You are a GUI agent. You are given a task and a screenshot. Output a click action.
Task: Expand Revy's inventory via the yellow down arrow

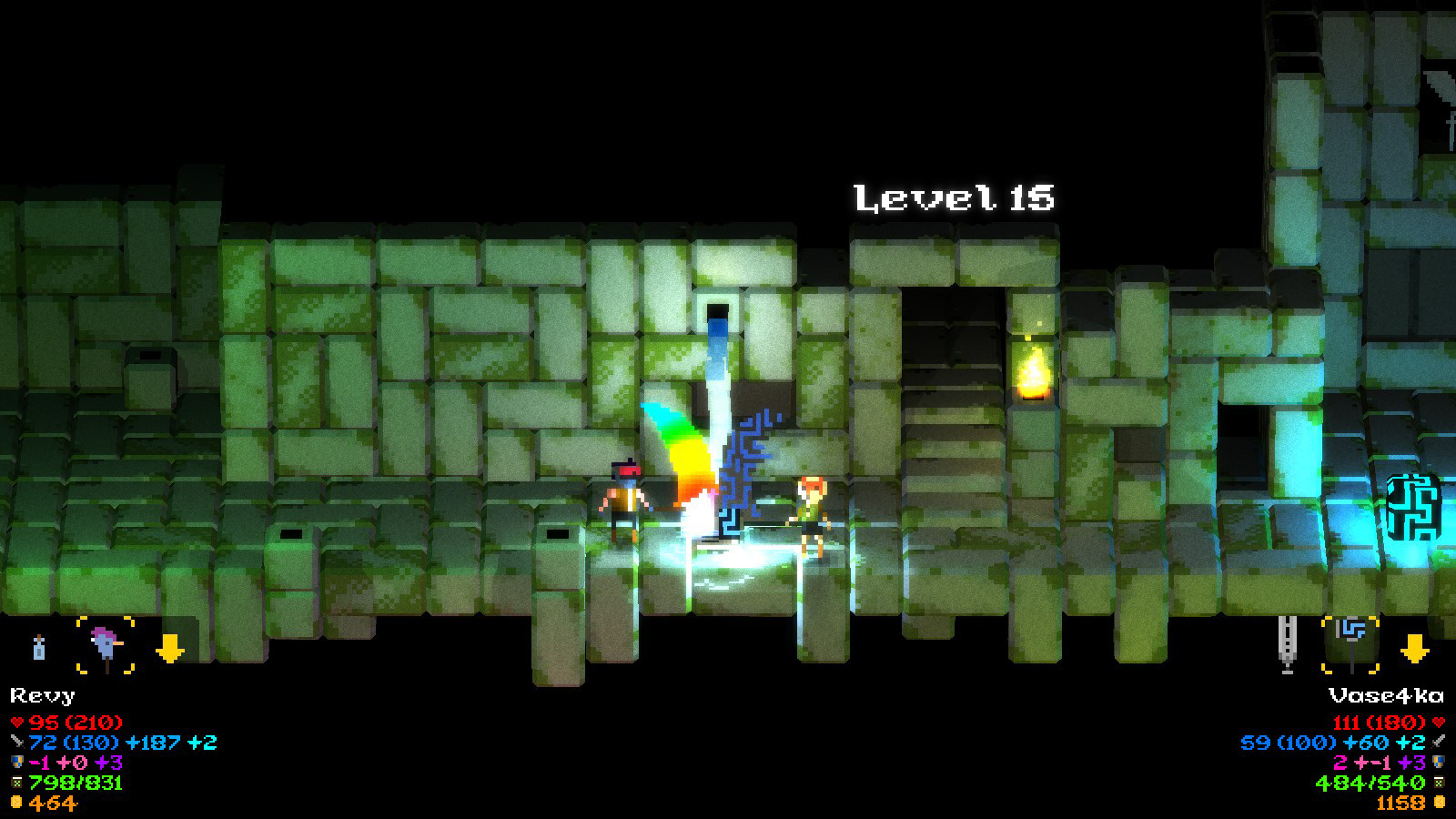click(171, 649)
